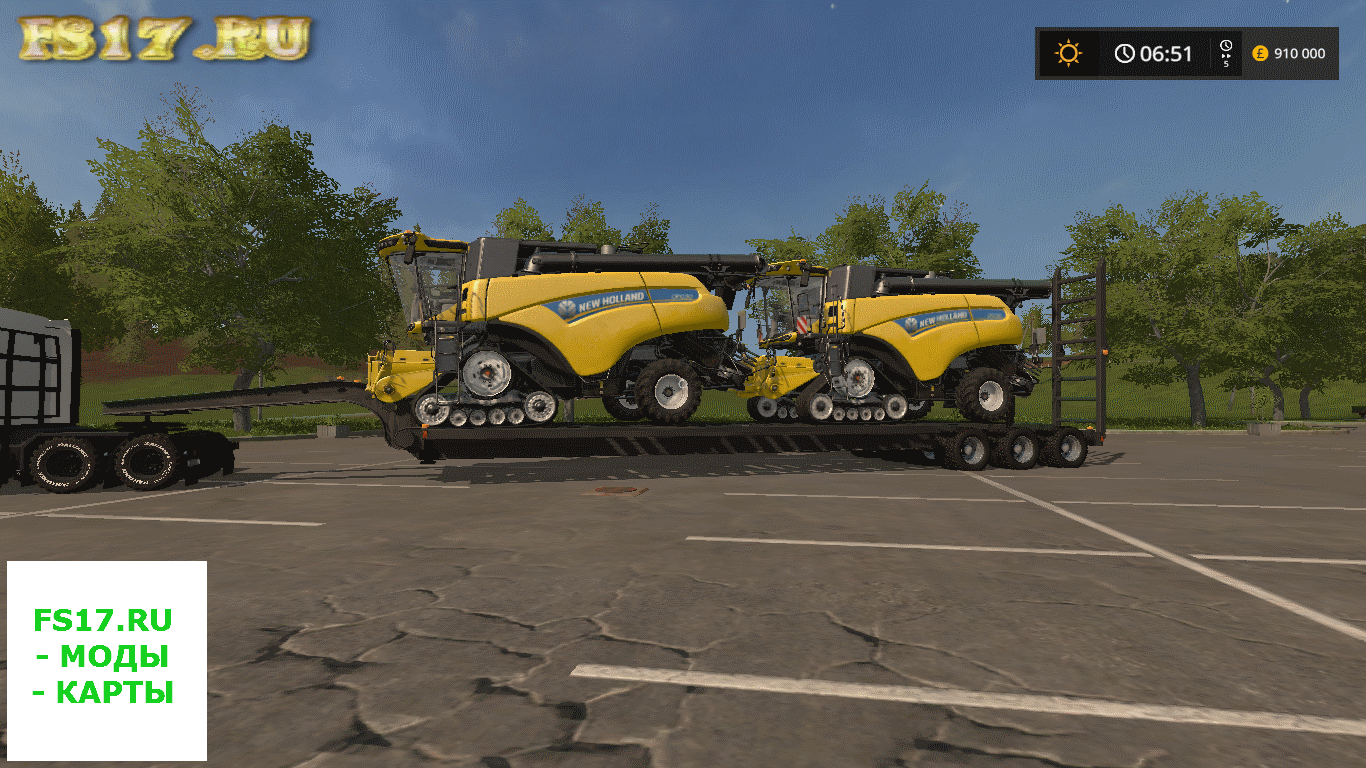Click the sun weather icon
Viewport: 1366px width, 768px height.
coord(1068,53)
